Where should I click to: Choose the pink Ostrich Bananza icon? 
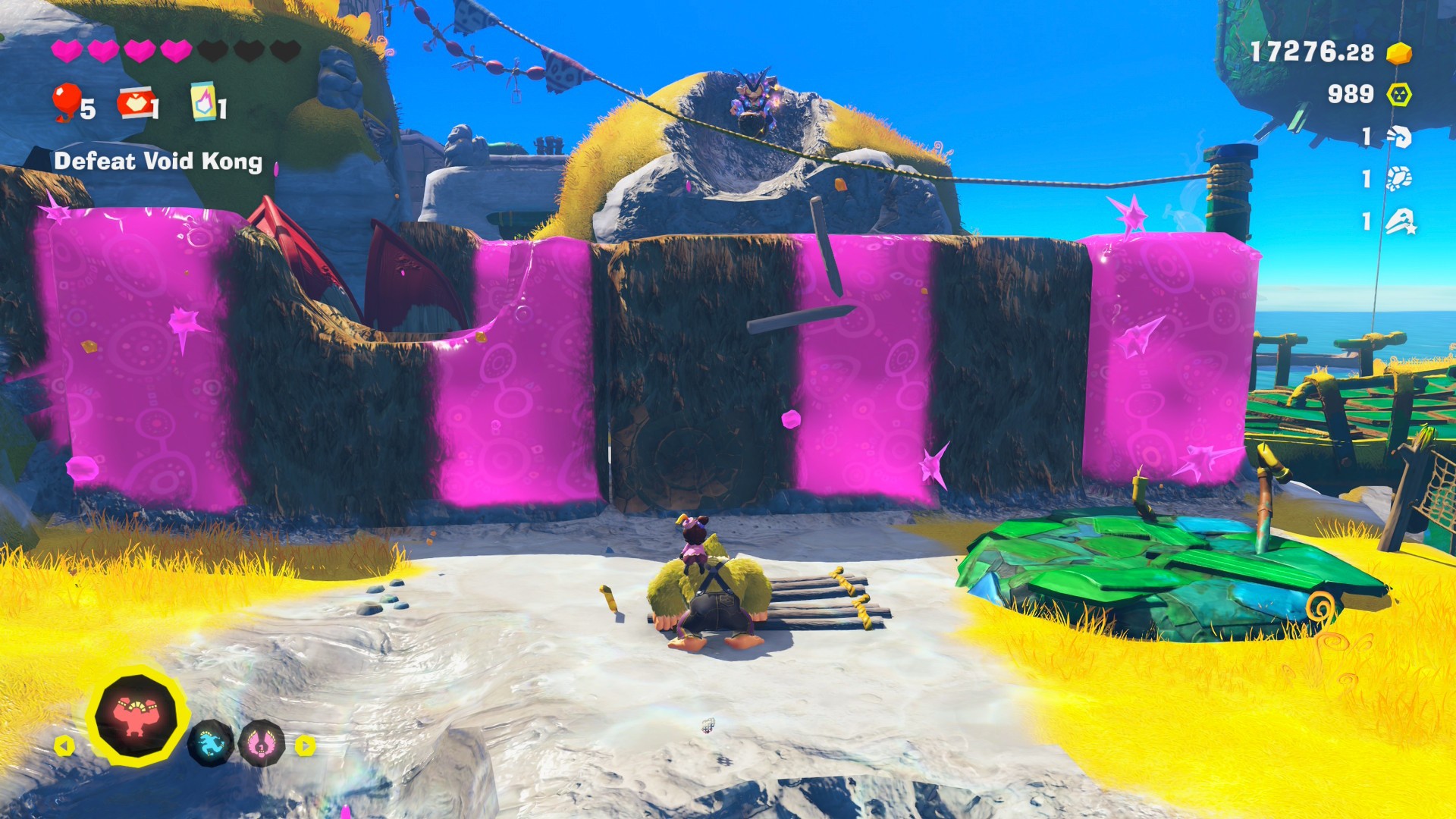coord(262,744)
